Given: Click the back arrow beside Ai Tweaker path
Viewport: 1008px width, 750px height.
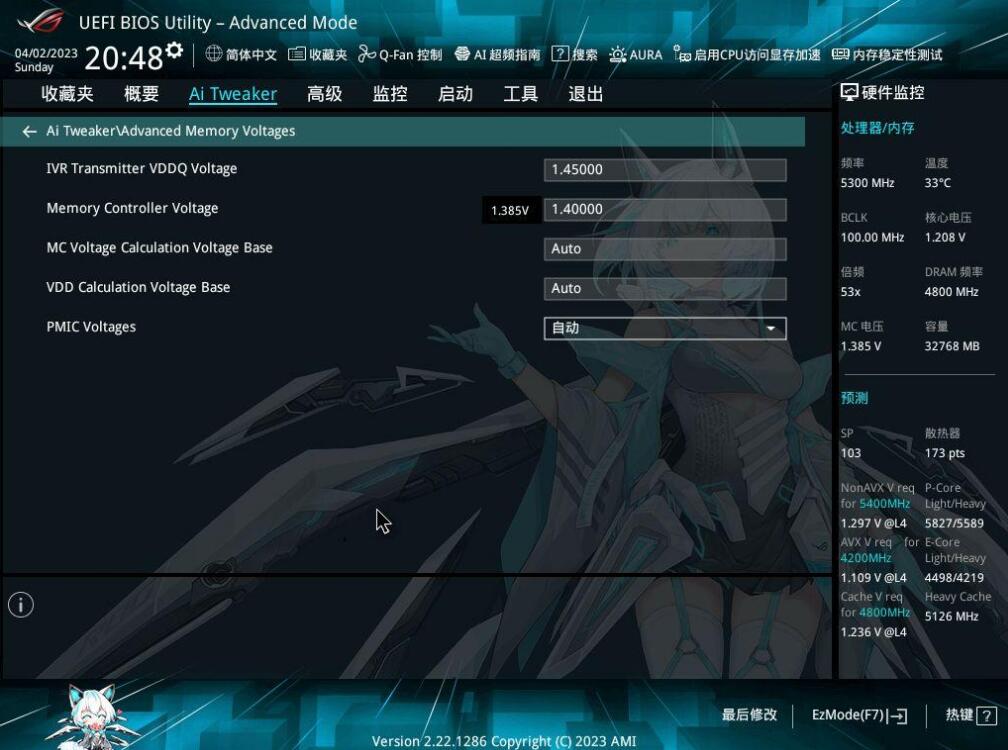Looking at the screenshot, I should (x=29, y=131).
